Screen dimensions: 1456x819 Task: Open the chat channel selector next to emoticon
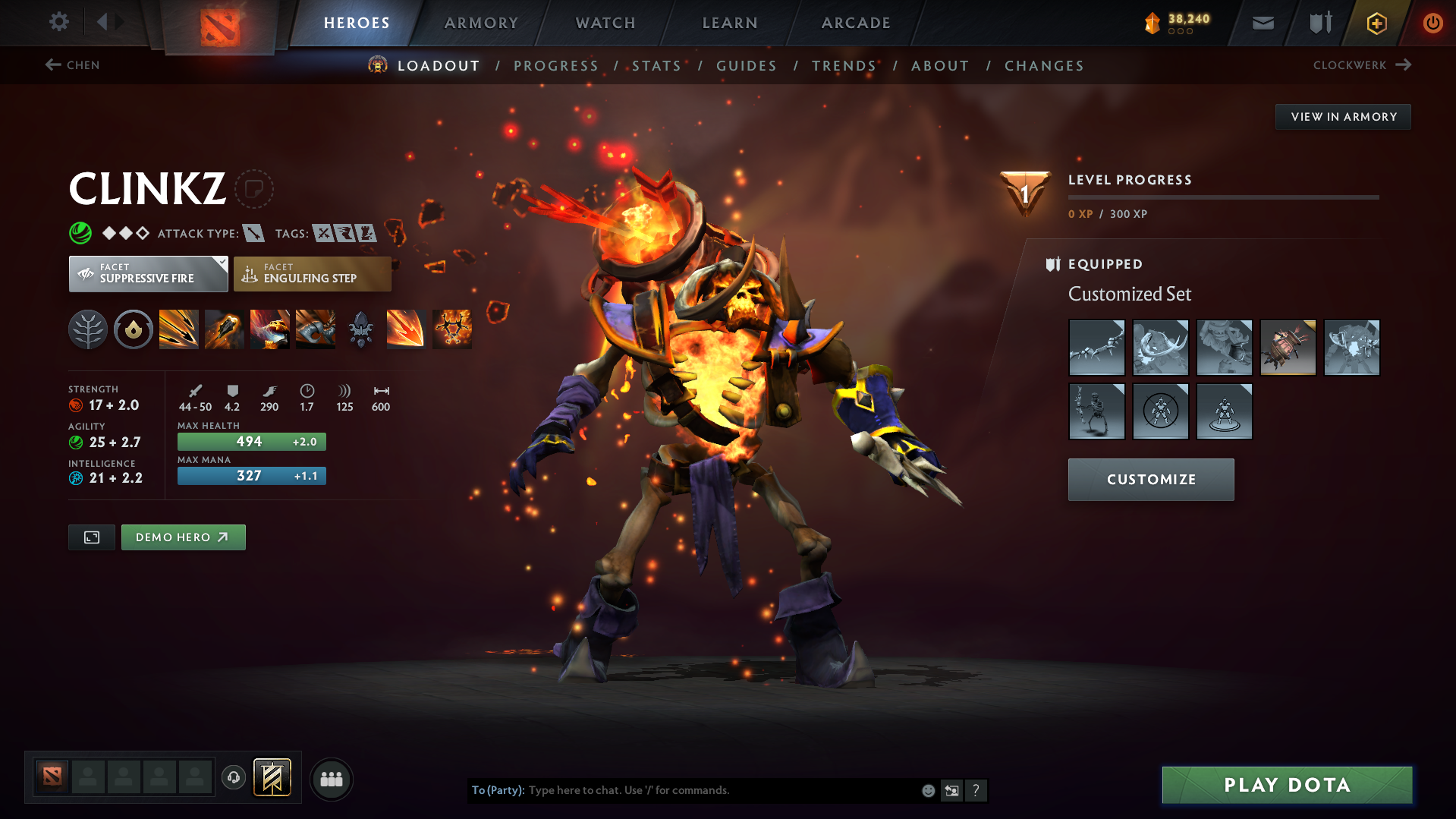(952, 790)
